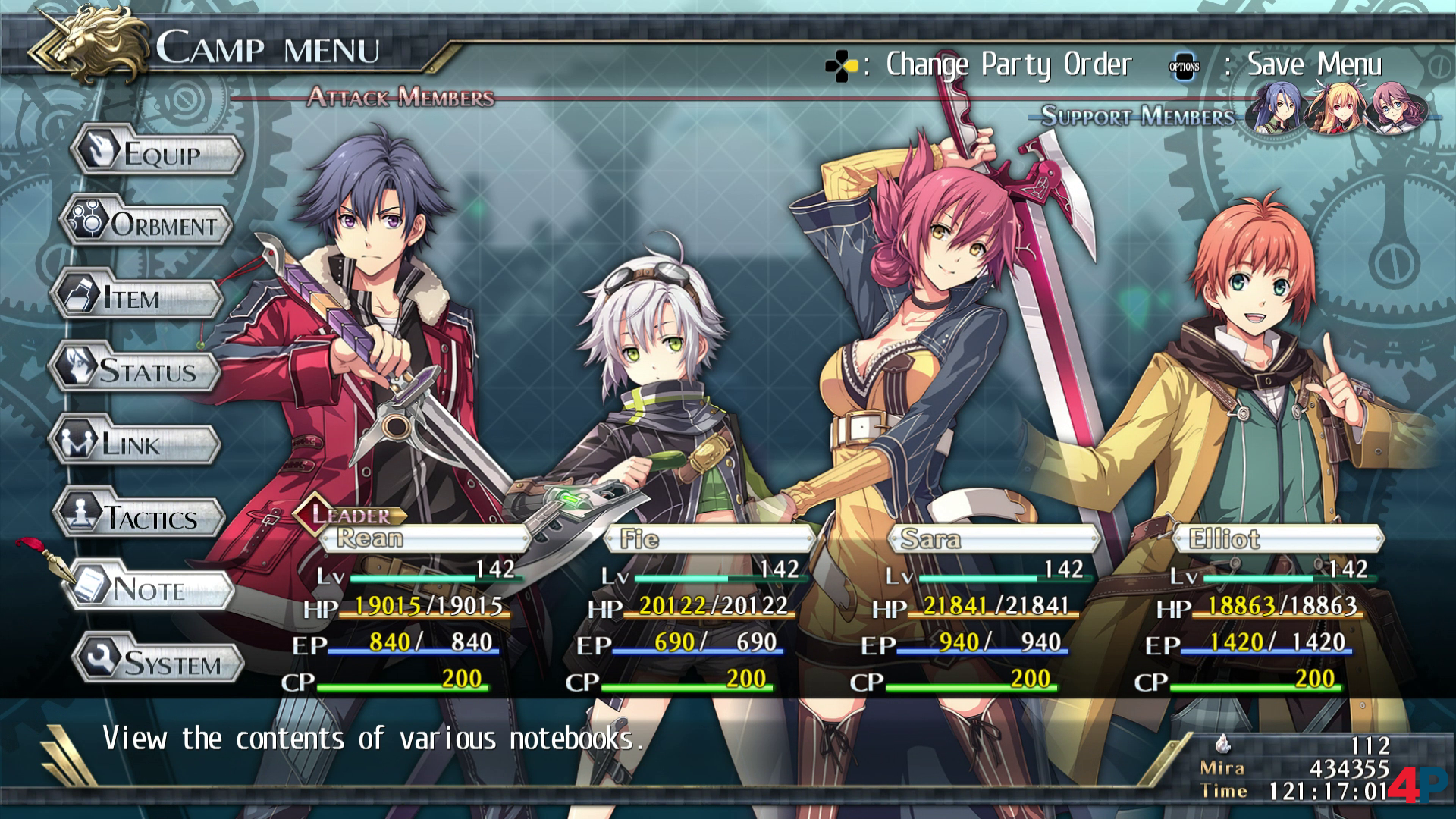This screenshot has height=819, width=1456.
Task: Choose Fie's name plate
Action: (710, 539)
